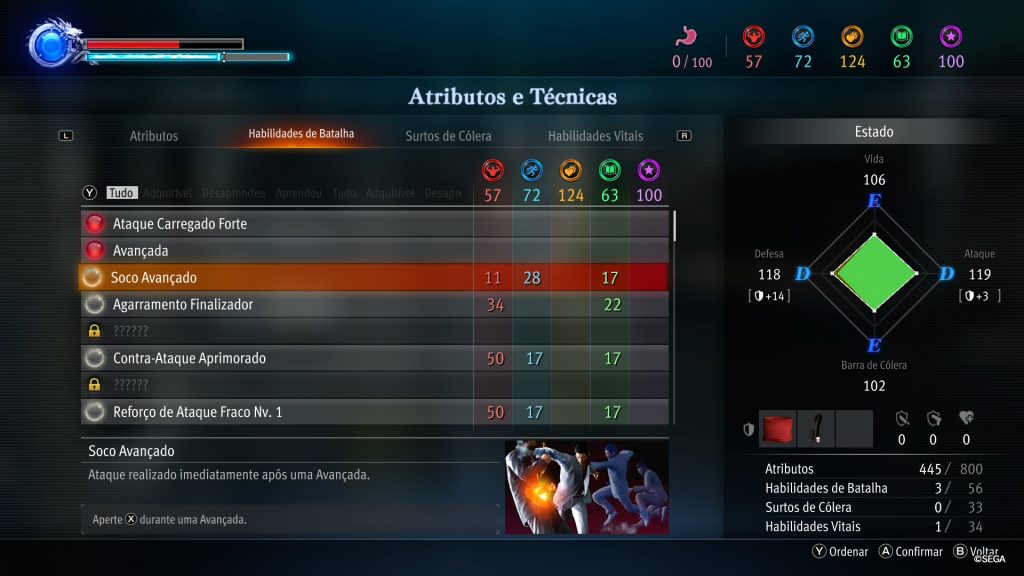This screenshot has height=576, width=1024.
Task: Open the Surtos de Cólera tab
Action: [448, 136]
